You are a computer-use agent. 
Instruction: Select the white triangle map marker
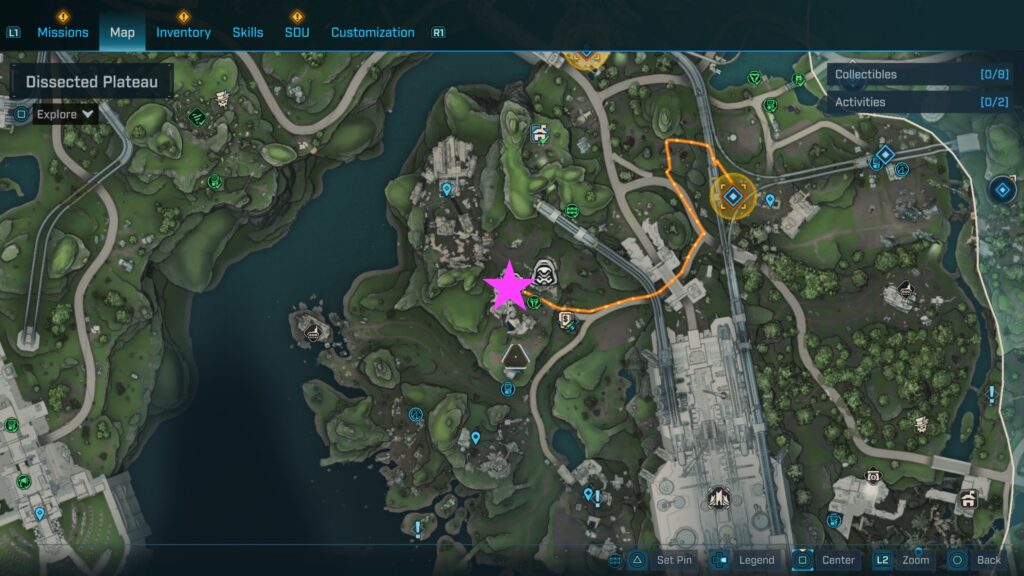coord(514,356)
